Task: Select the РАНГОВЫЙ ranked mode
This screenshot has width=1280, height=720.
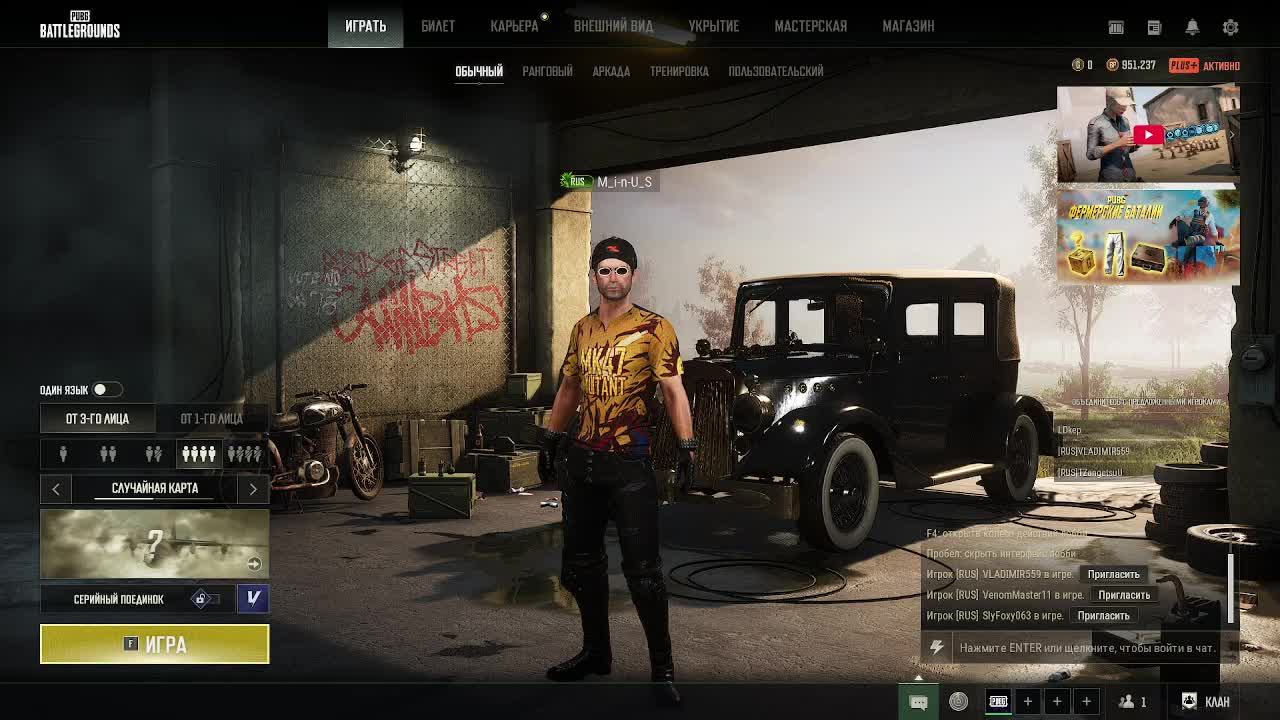Action: tap(547, 71)
